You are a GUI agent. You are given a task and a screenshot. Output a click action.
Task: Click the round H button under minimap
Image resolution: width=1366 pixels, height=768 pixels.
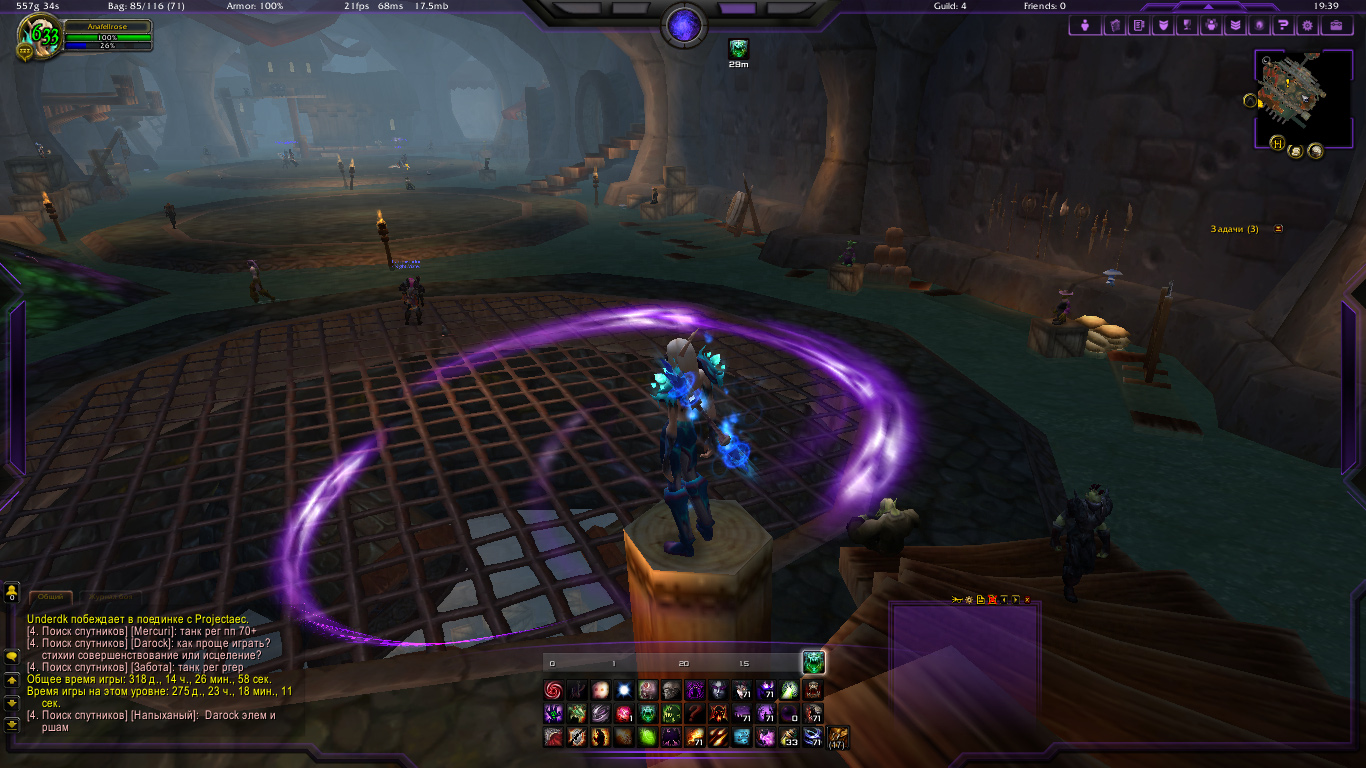pyautogui.click(x=1277, y=143)
